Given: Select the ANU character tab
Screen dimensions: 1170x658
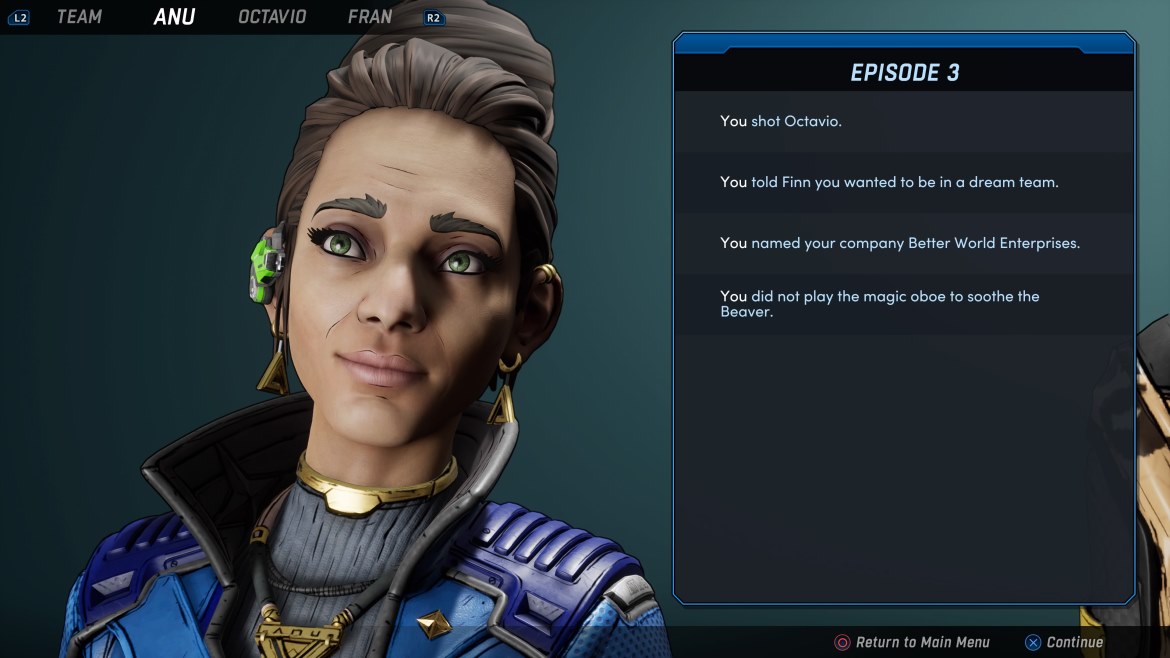Looking at the screenshot, I should [x=174, y=17].
